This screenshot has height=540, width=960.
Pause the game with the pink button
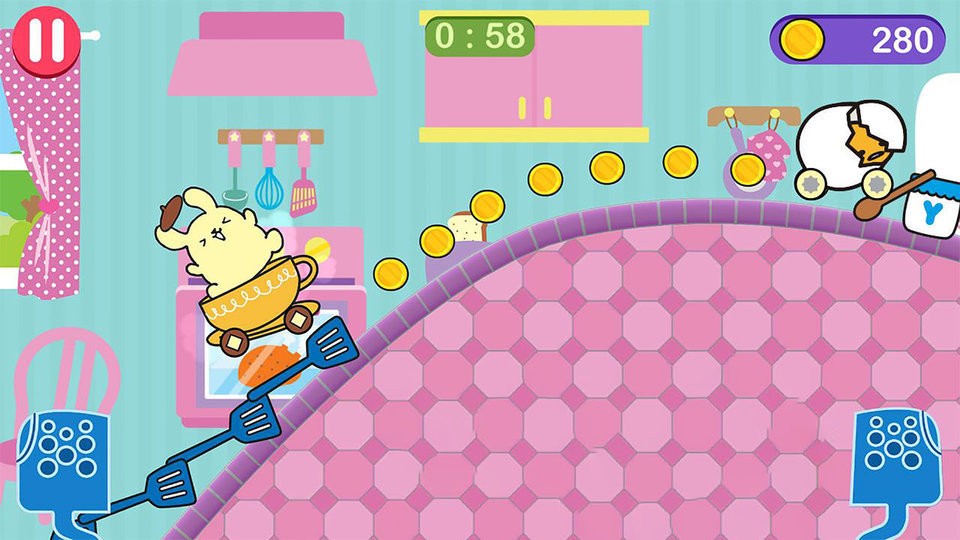tap(47, 41)
